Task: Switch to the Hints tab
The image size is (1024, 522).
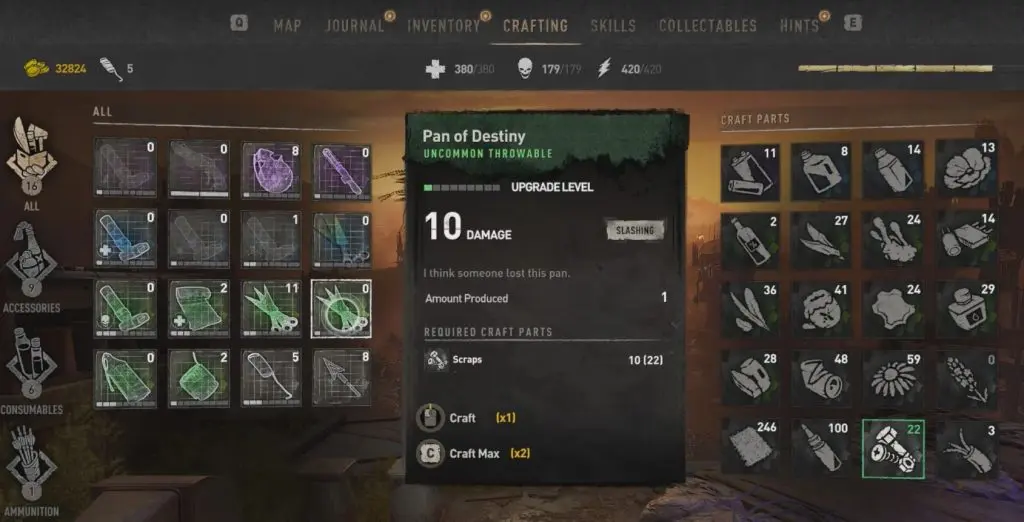Action: 799,26
